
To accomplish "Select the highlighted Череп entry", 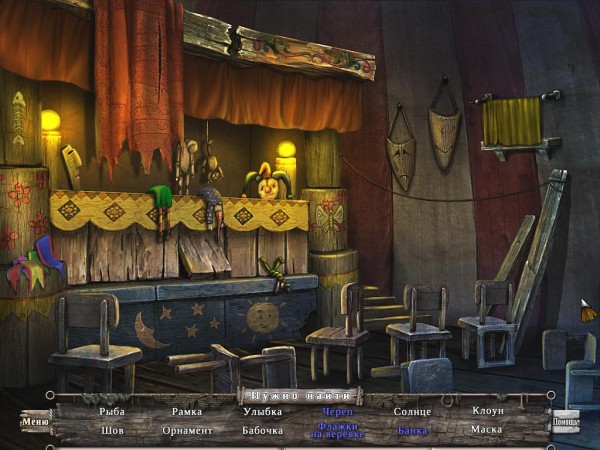I will pos(337,411).
